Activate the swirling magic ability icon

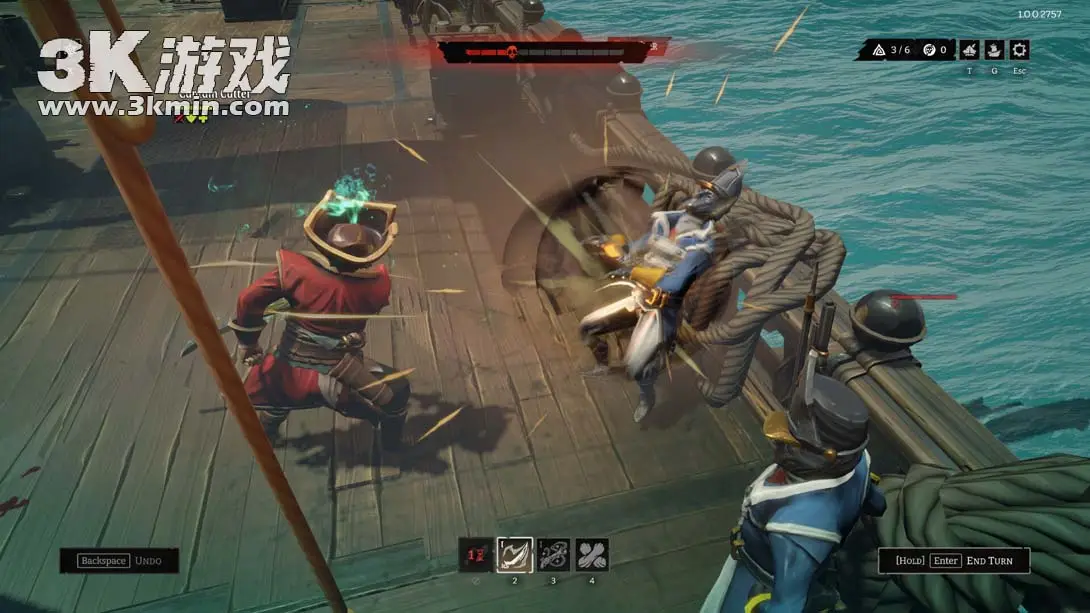click(x=553, y=555)
